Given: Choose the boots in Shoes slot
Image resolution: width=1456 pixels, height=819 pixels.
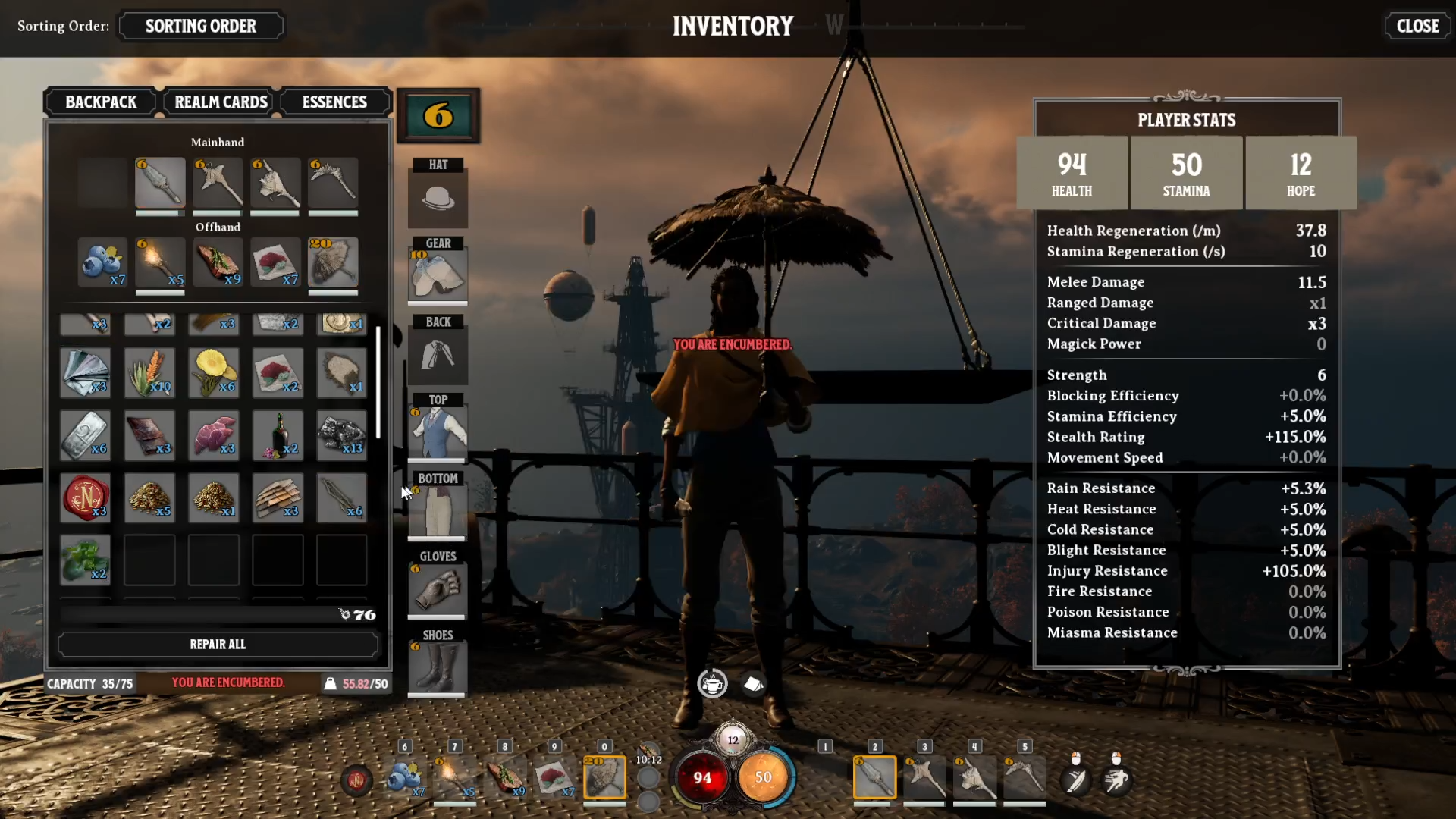Looking at the screenshot, I should pyautogui.click(x=438, y=667).
